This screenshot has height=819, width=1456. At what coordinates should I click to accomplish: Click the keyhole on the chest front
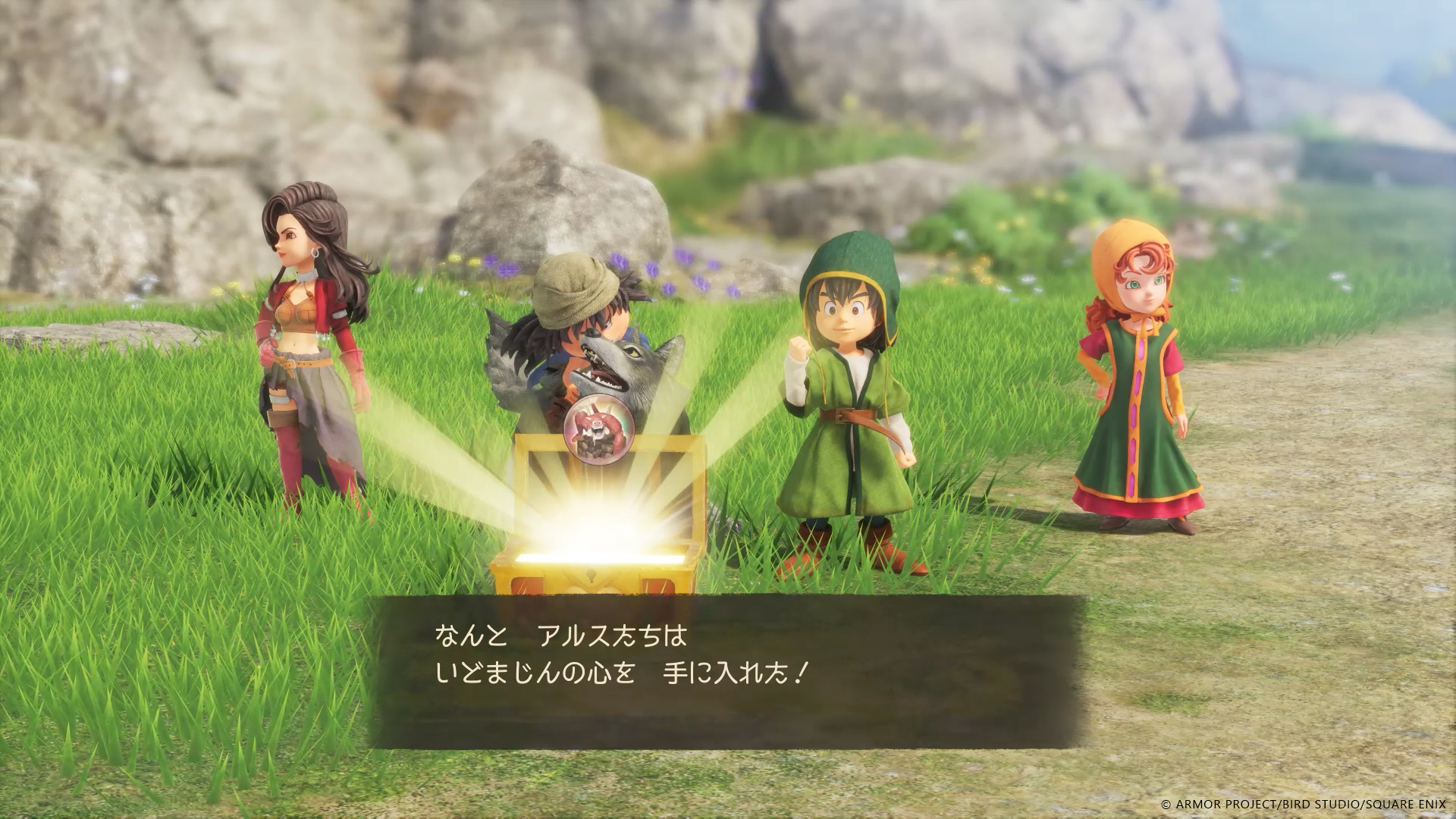click(x=590, y=574)
